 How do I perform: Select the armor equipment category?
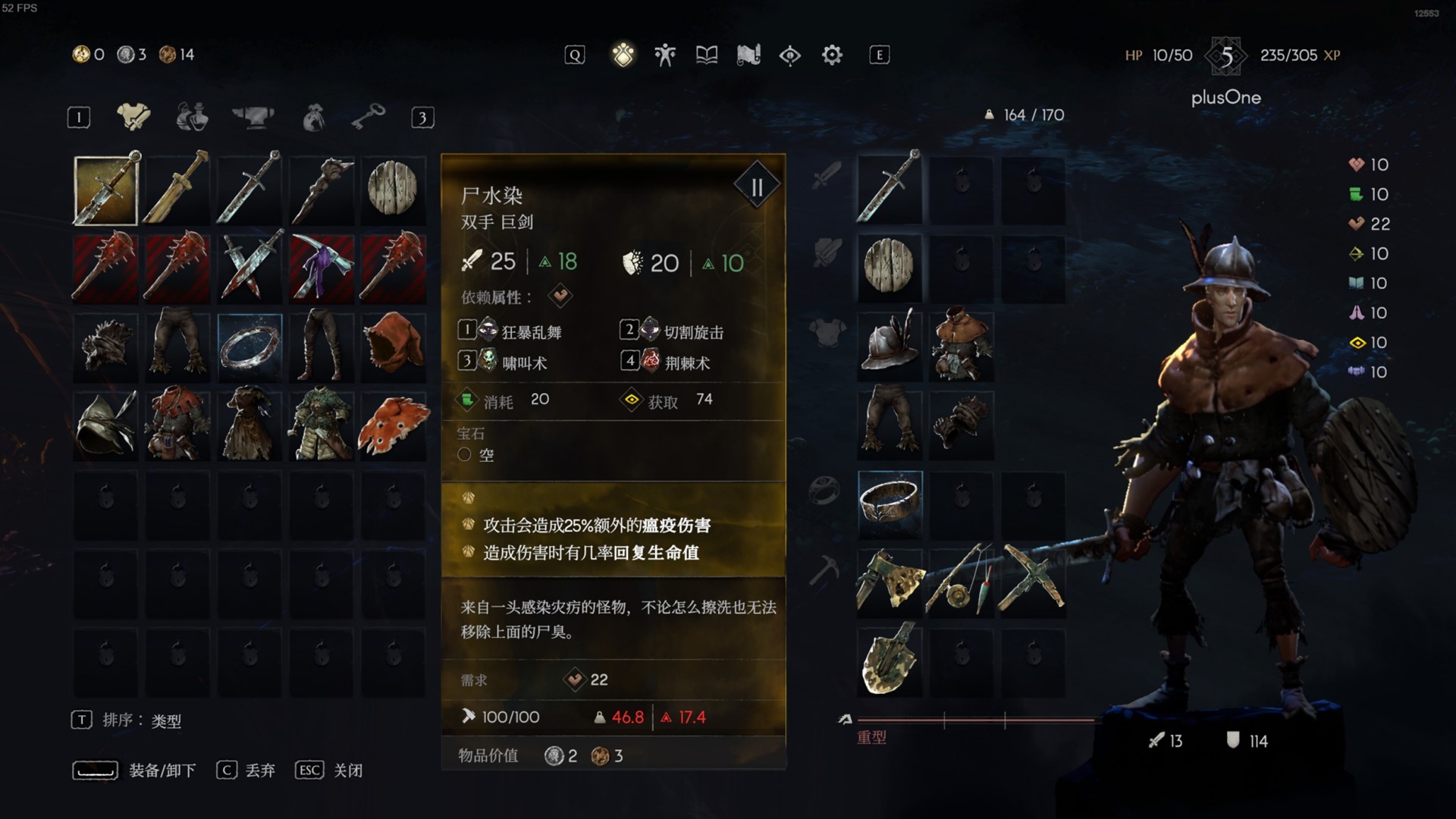point(133,118)
